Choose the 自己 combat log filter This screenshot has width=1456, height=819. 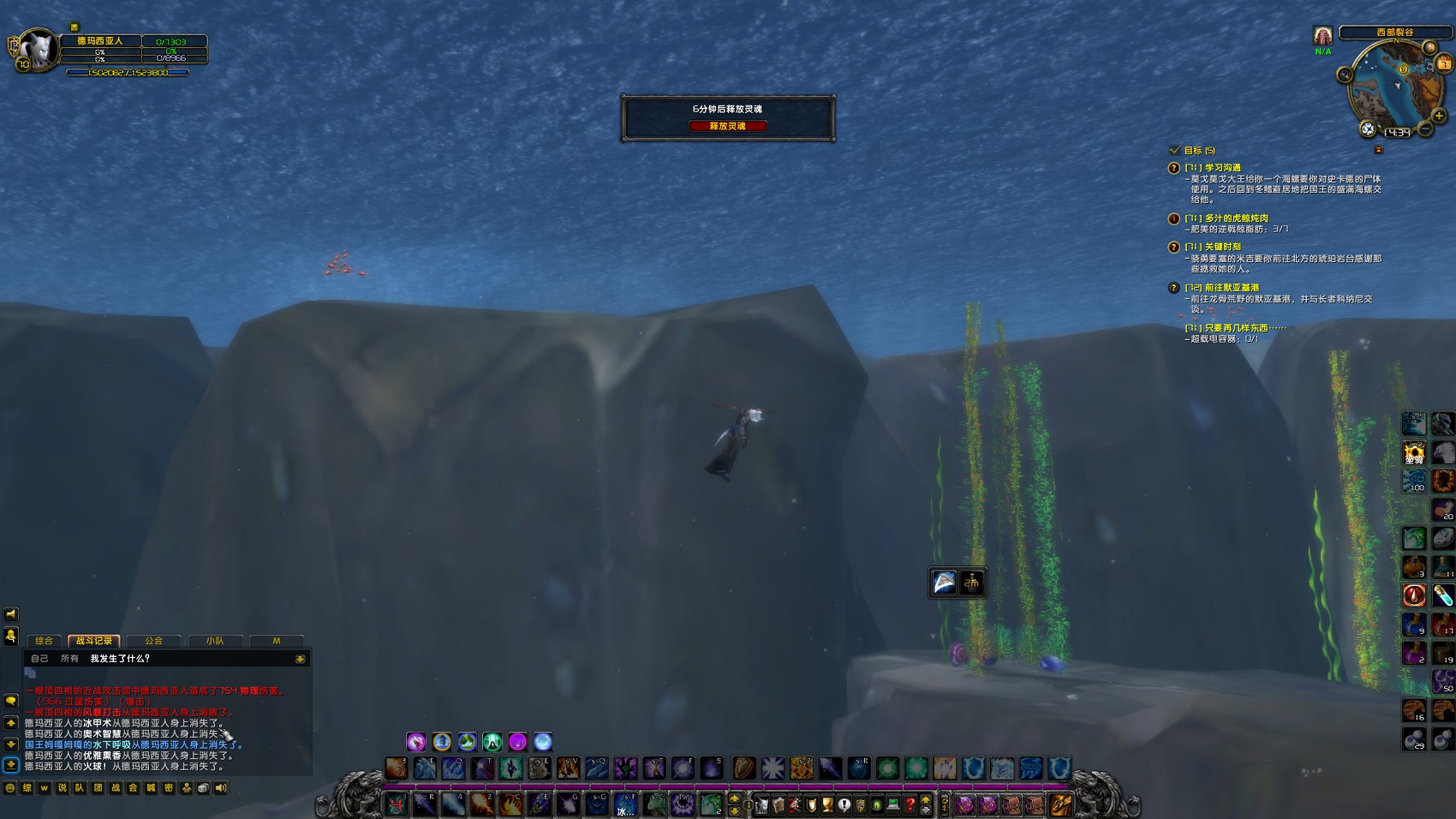[x=40, y=659]
